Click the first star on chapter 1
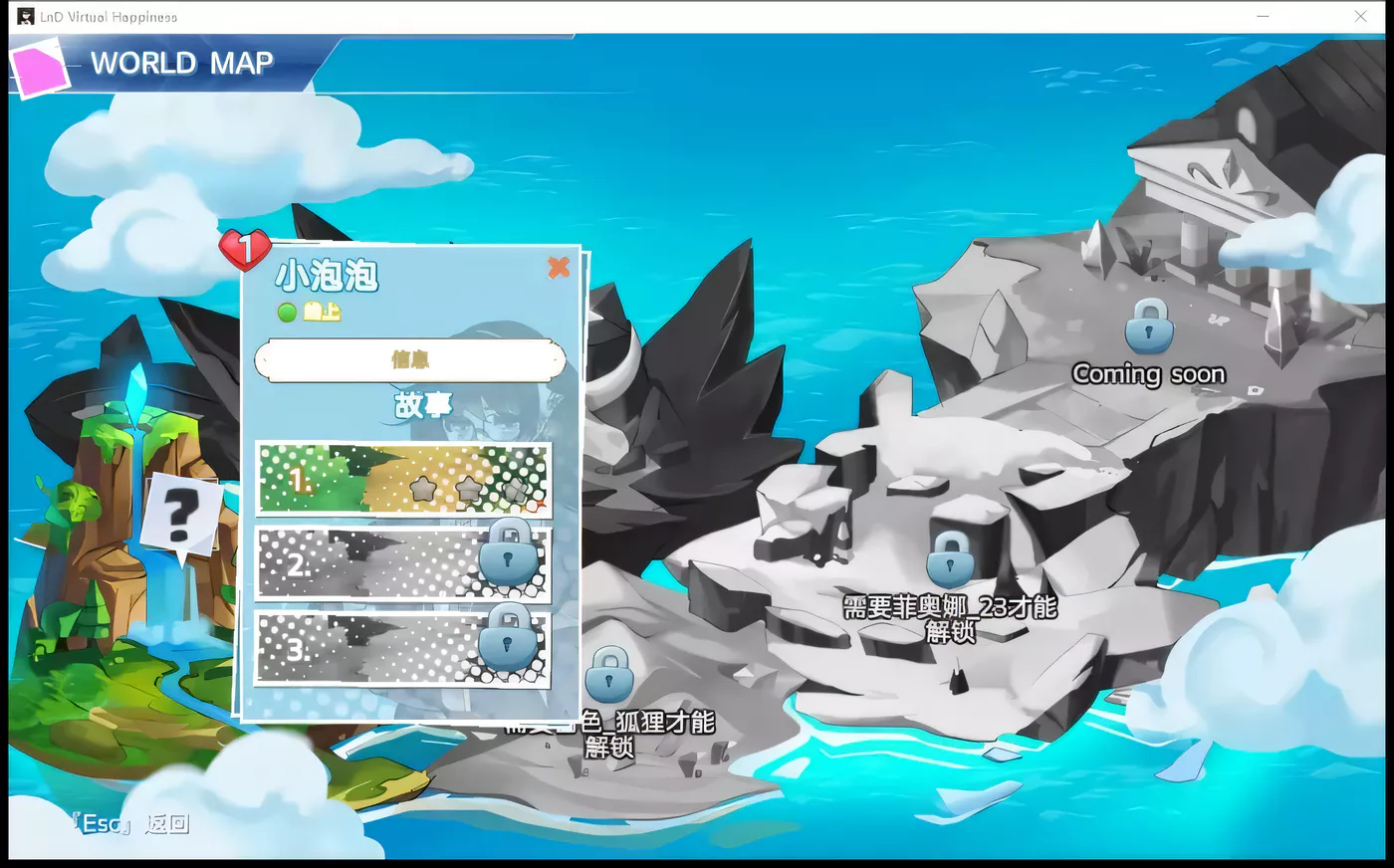This screenshot has height=868, width=1394. point(422,490)
